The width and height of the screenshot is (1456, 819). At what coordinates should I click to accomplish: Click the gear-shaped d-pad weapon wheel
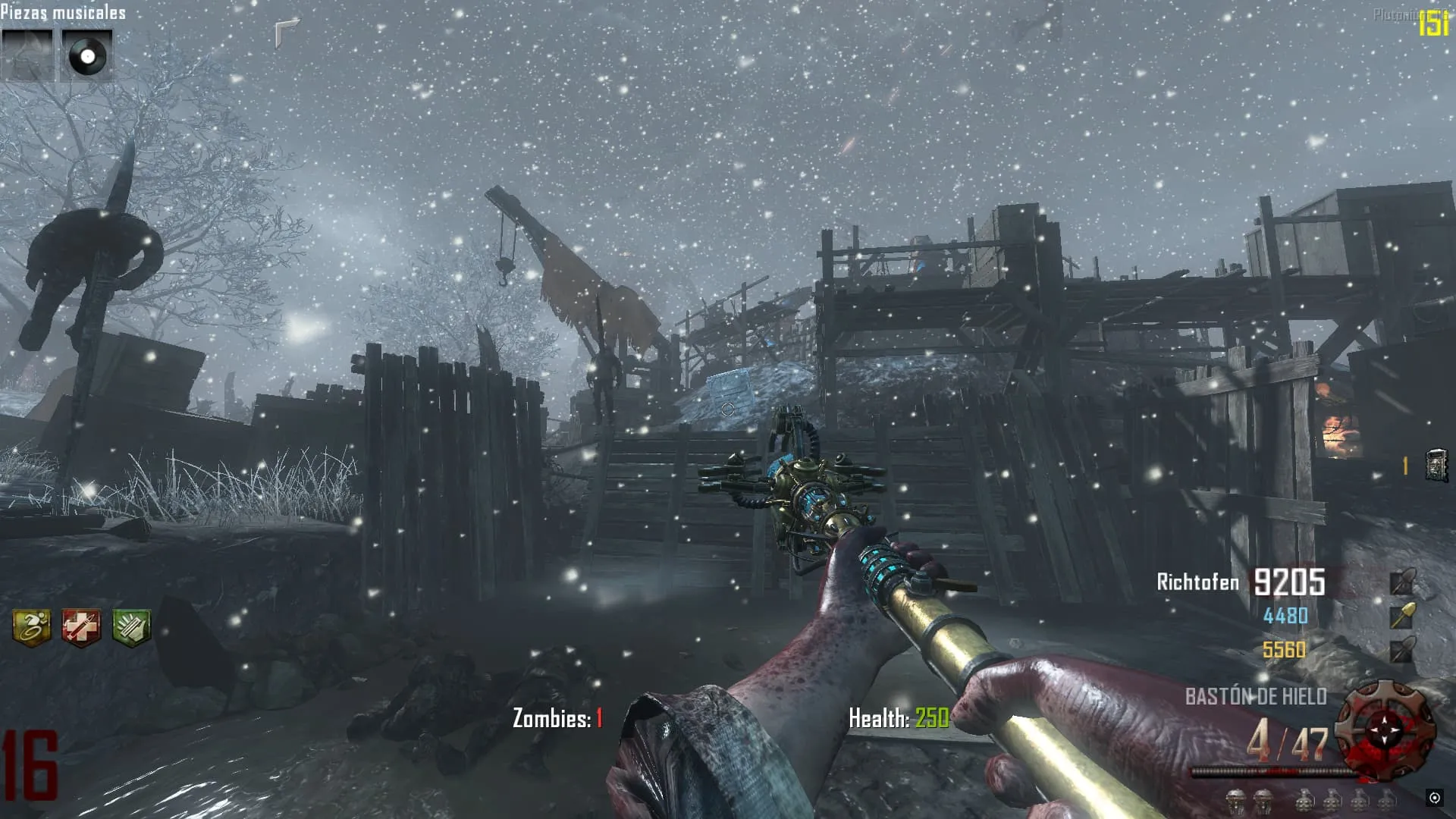coord(1385,730)
